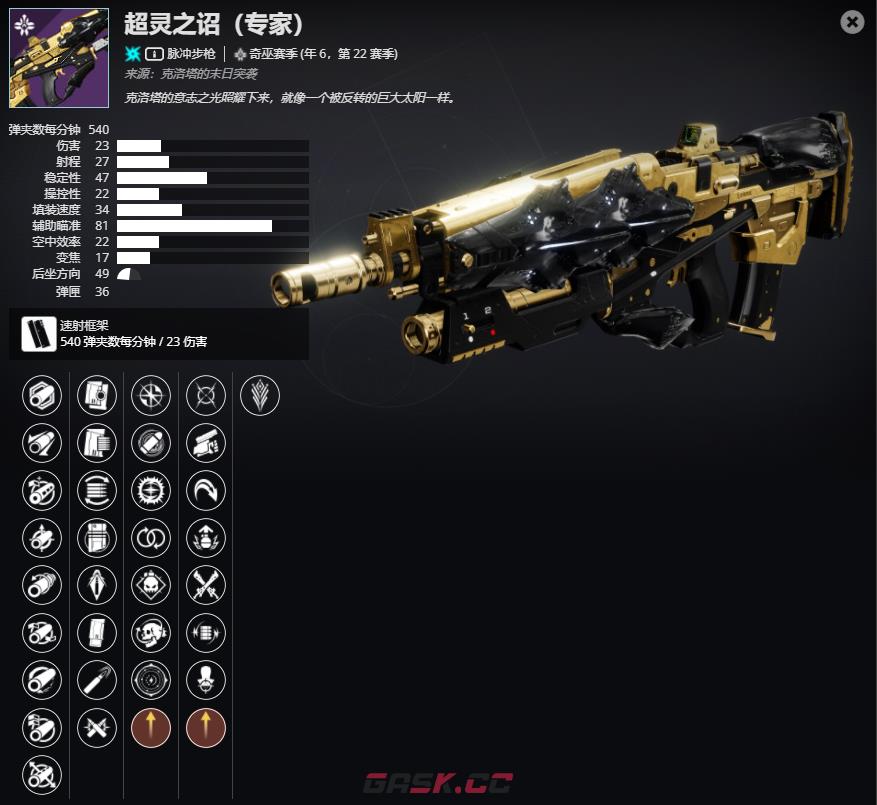Select the two interlocking rings perk
The image size is (877, 805).
coord(151,538)
